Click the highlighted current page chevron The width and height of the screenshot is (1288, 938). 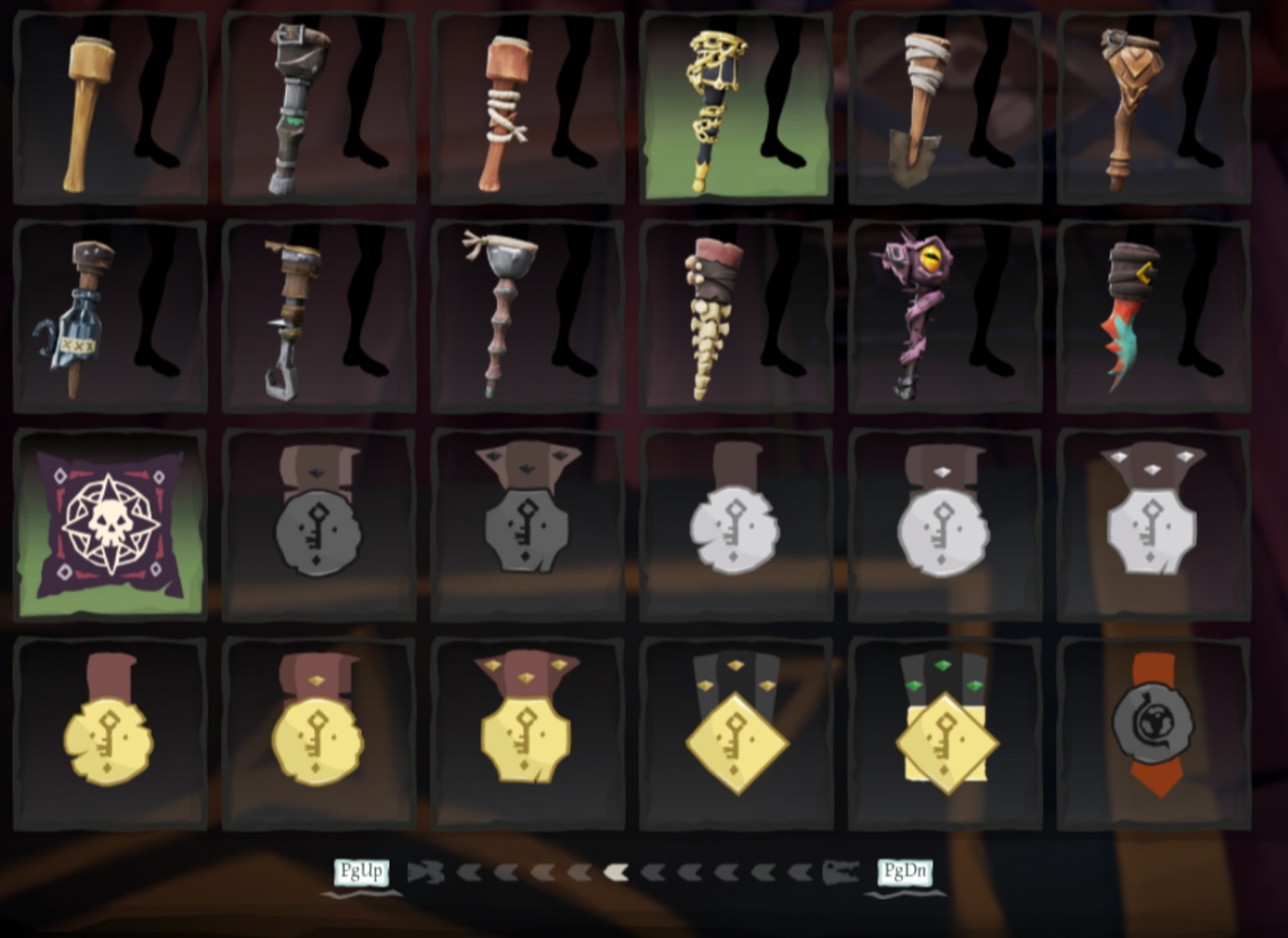pos(614,872)
